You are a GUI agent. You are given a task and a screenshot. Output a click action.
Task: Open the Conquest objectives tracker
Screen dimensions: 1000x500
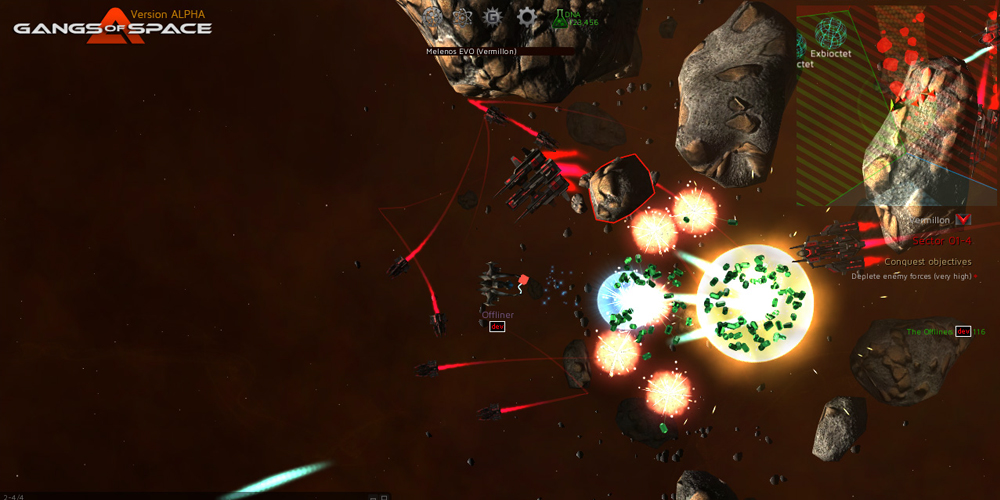coord(927,262)
